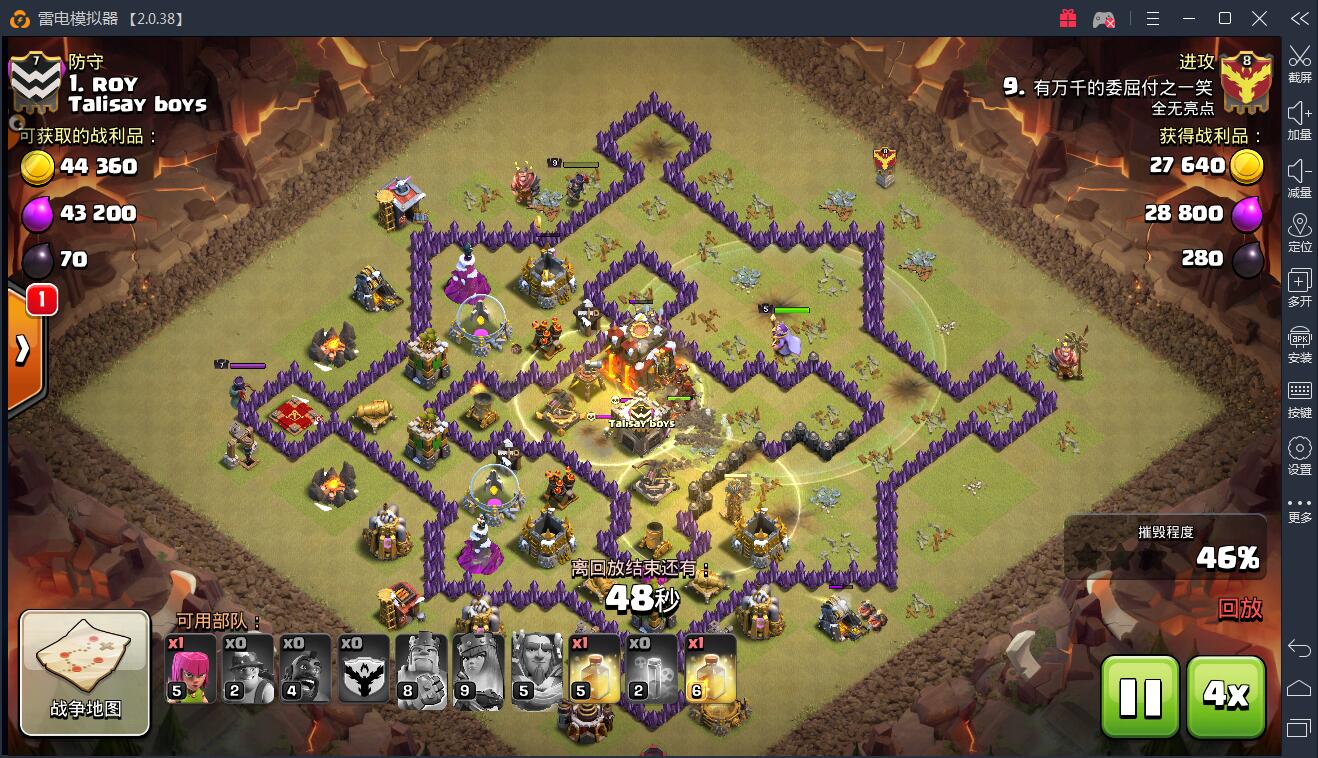Select the Barbarian King hero slot
Image resolution: width=1318 pixels, height=758 pixels.
422,669
